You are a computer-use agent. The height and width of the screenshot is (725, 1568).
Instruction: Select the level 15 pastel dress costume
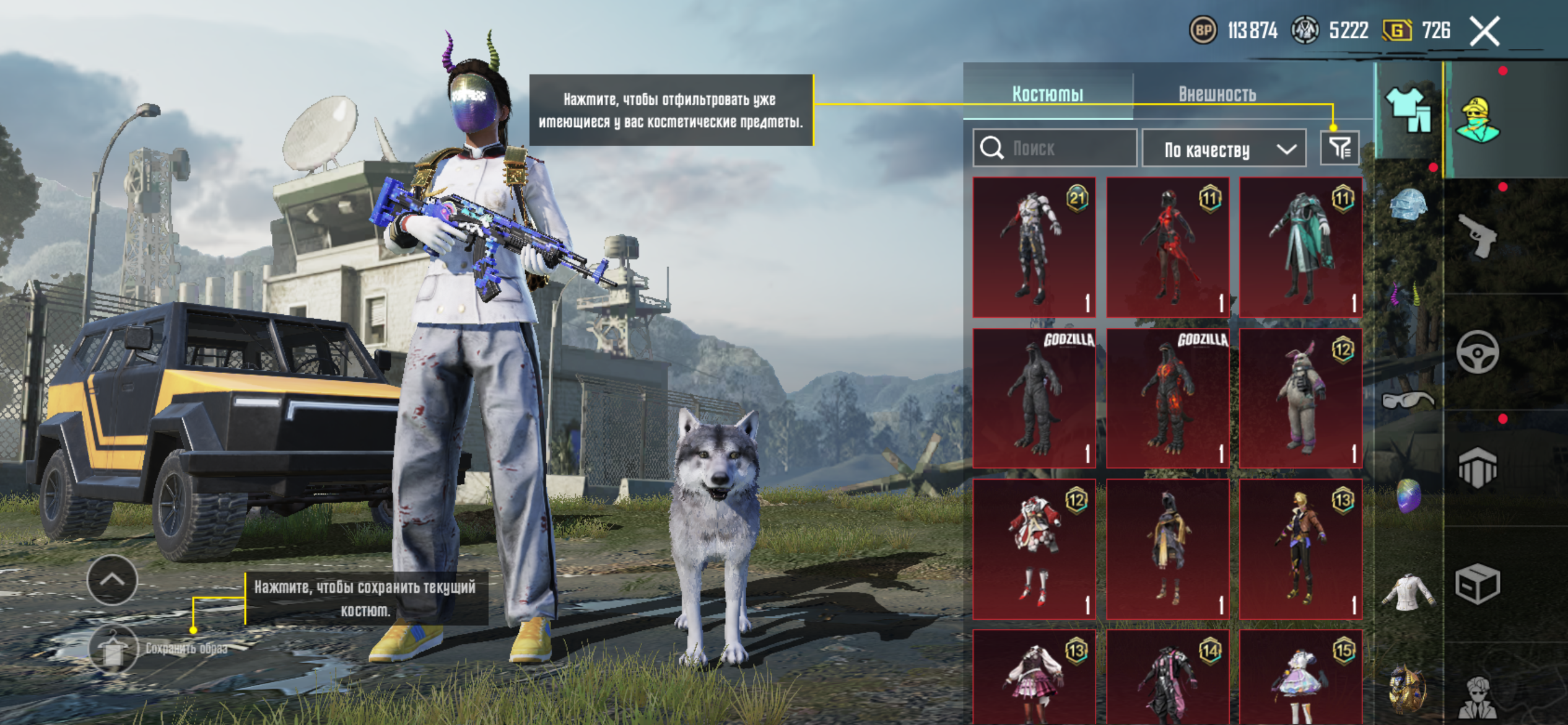click(1300, 679)
